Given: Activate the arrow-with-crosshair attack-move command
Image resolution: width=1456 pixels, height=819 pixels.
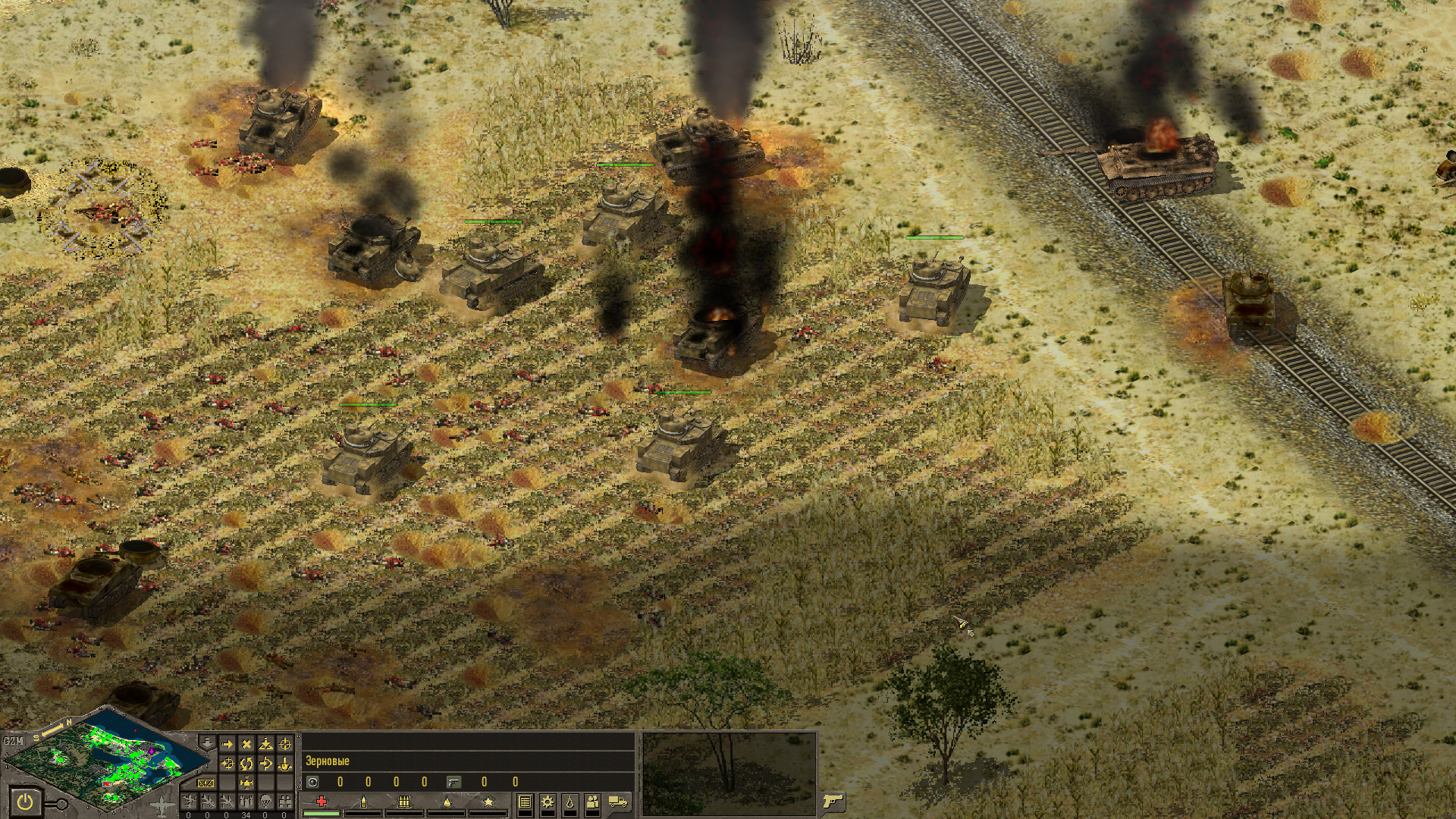Looking at the screenshot, I should [227, 764].
